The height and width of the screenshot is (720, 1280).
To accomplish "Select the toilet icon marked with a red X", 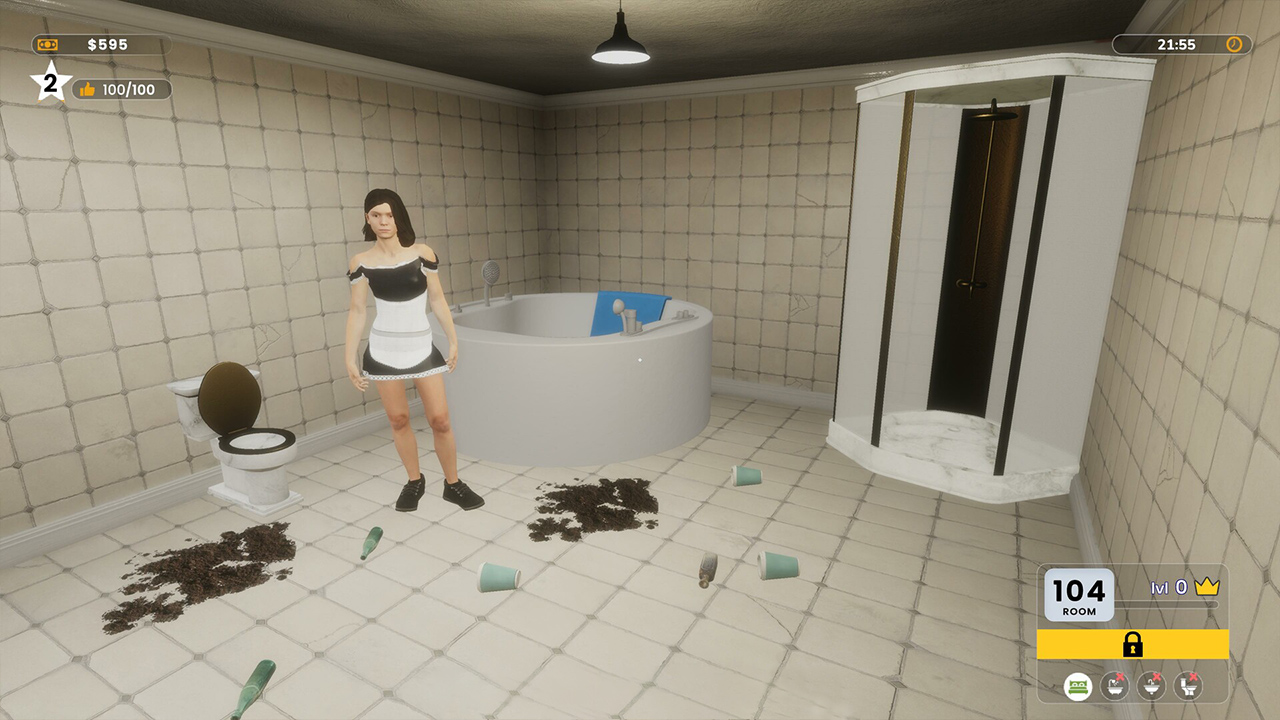I will click(x=1186, y=686).
